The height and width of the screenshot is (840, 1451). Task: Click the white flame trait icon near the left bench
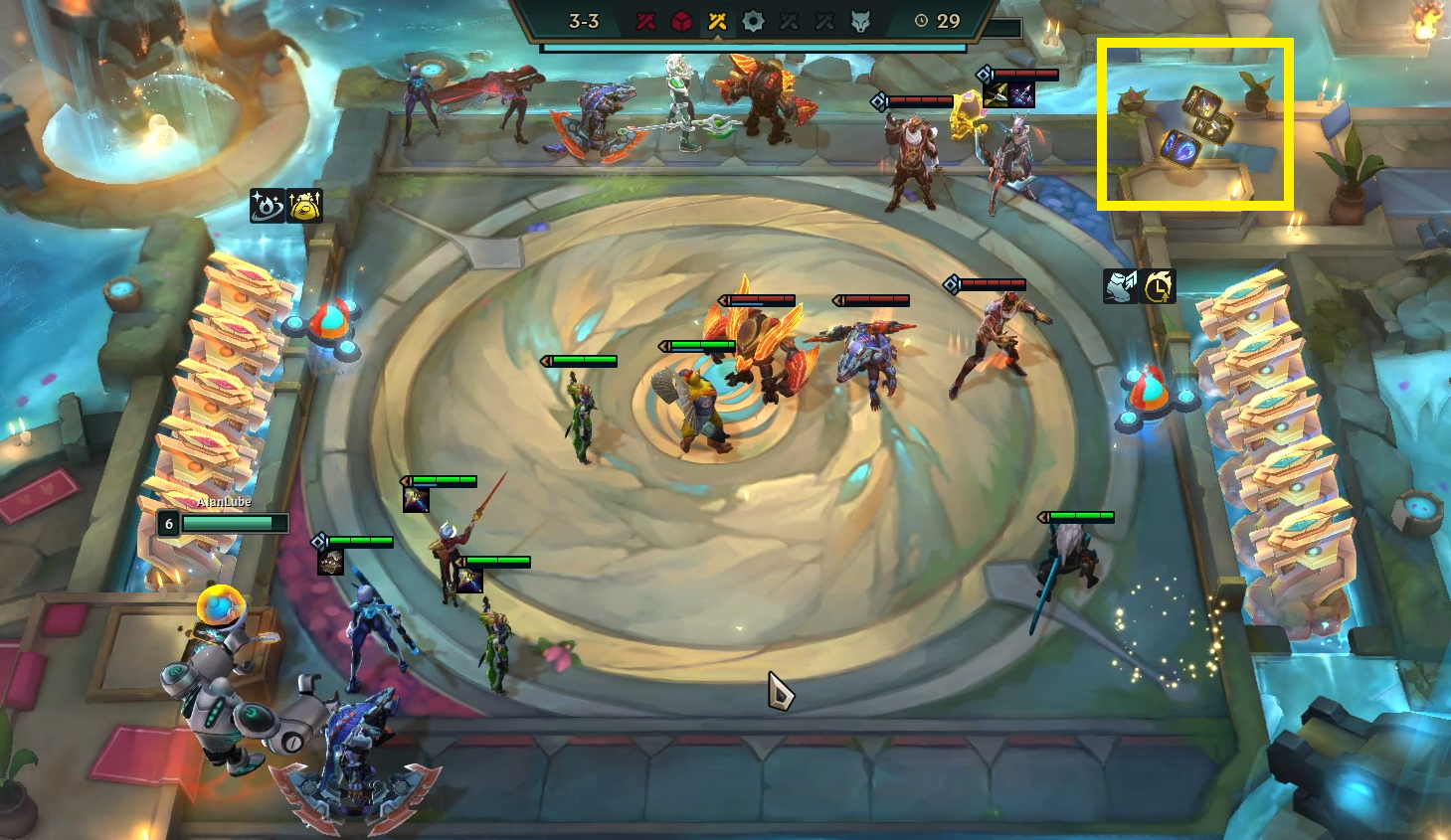coord(266,206)
